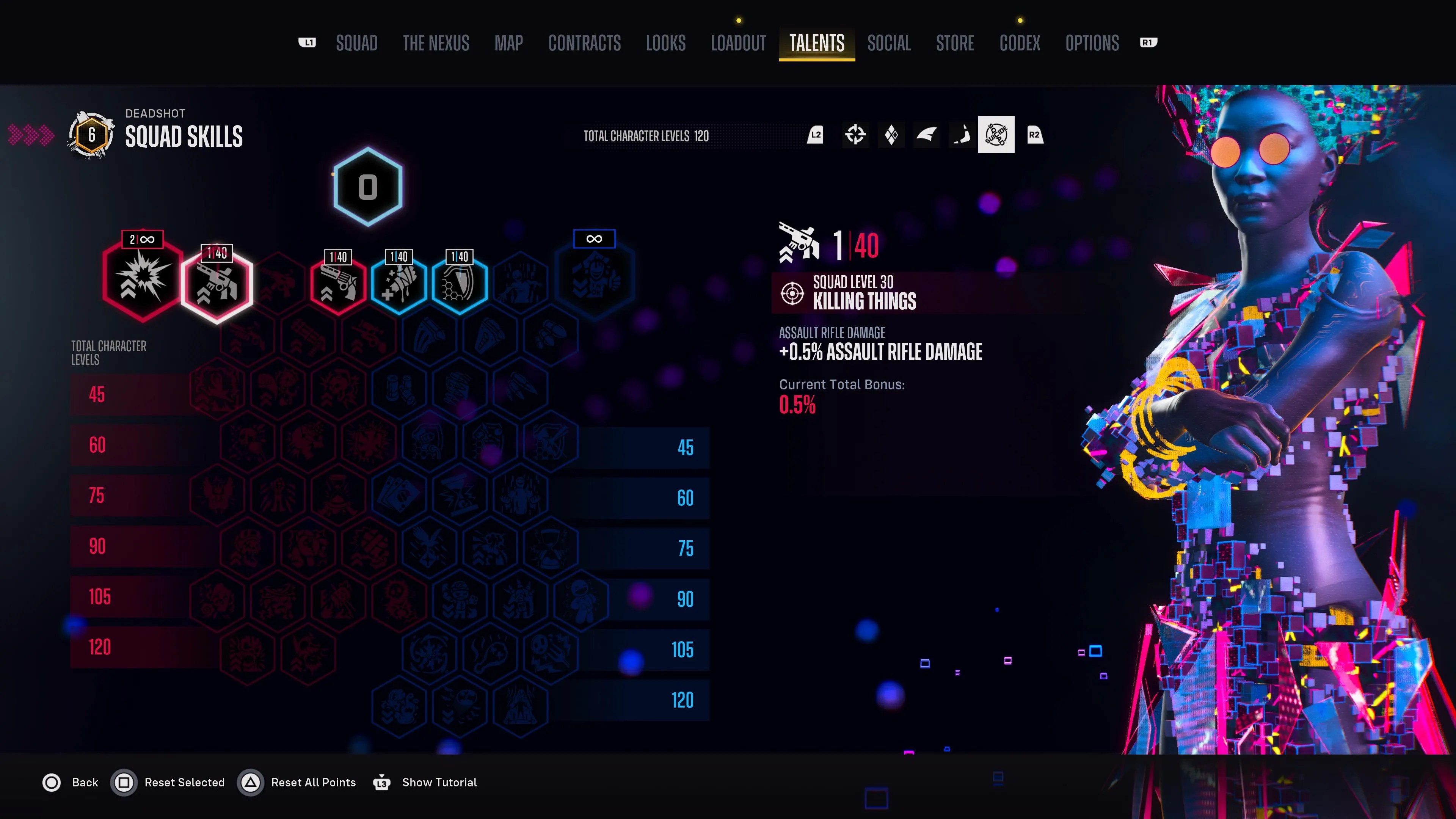Select the Suicide Squad logo skills icon
Viewport: 1456px width, 819px height.
pos(997,134)
